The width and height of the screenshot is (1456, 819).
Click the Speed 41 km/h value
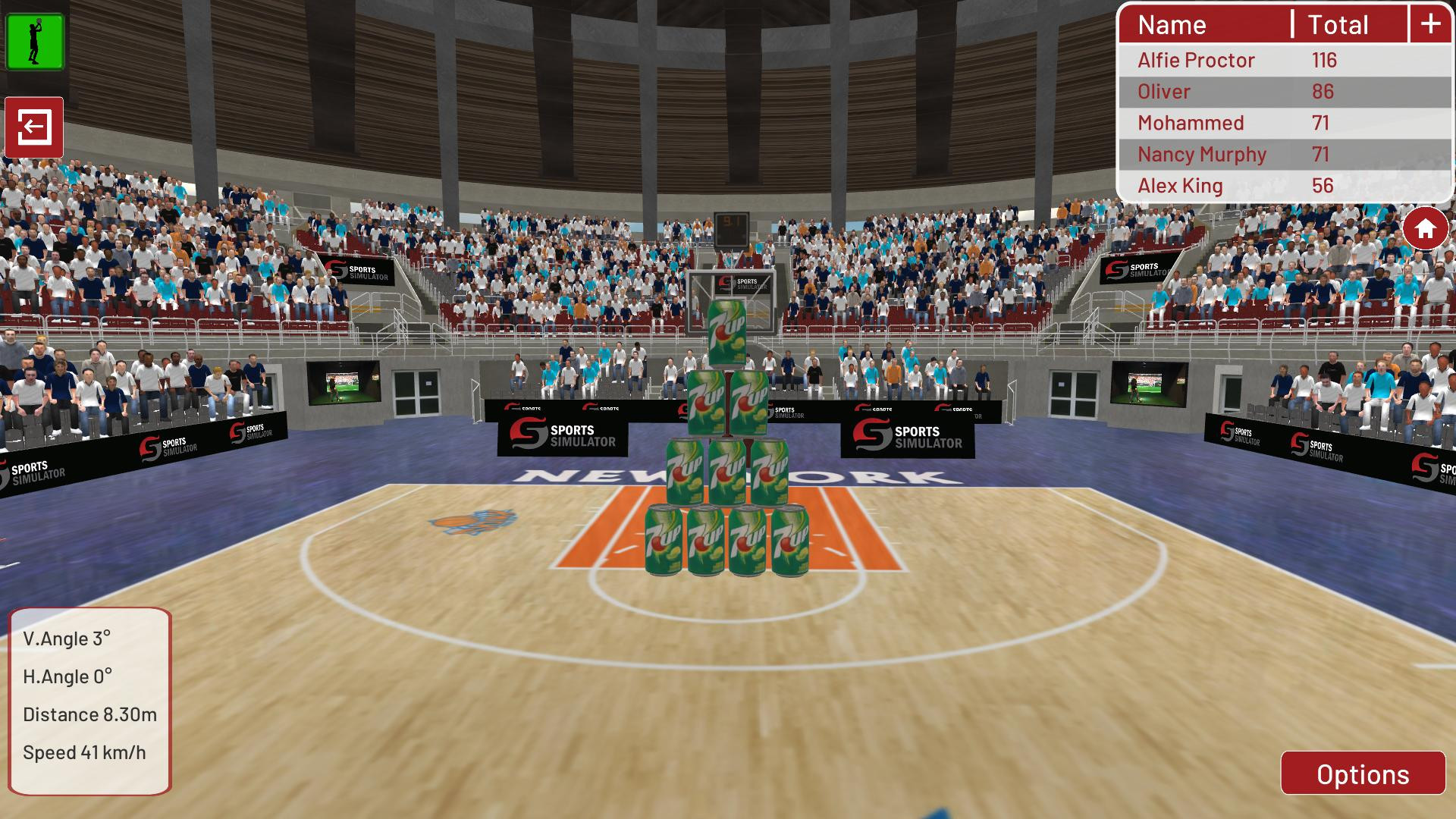[86, 752]
